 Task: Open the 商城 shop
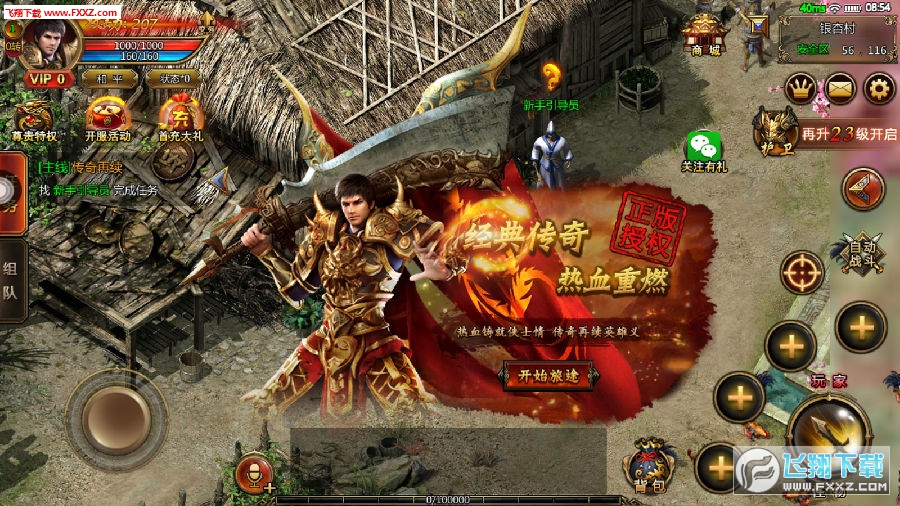[x=702, y=36]
